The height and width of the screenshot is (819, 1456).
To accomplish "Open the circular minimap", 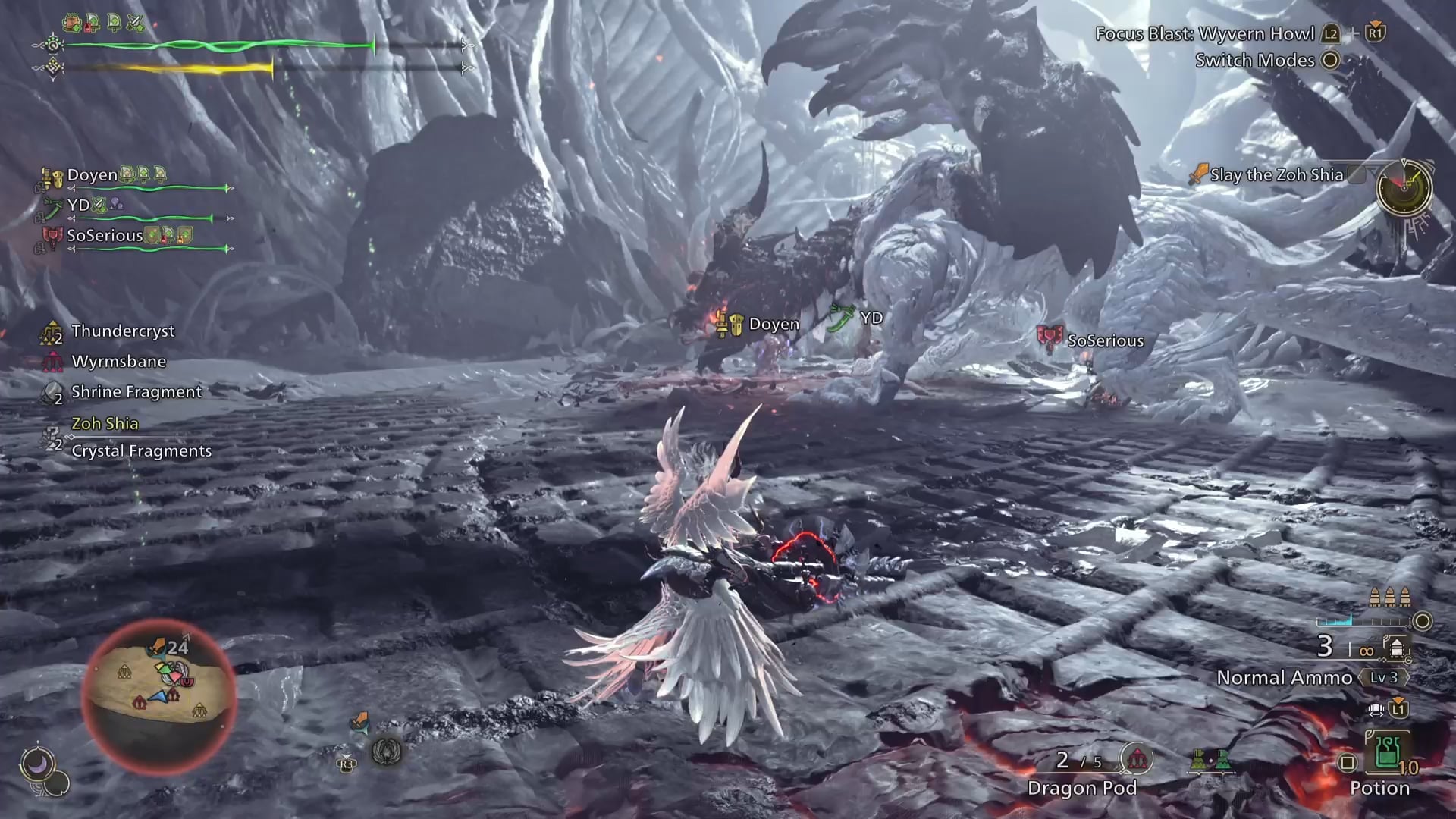I will (x=158, y=693).
